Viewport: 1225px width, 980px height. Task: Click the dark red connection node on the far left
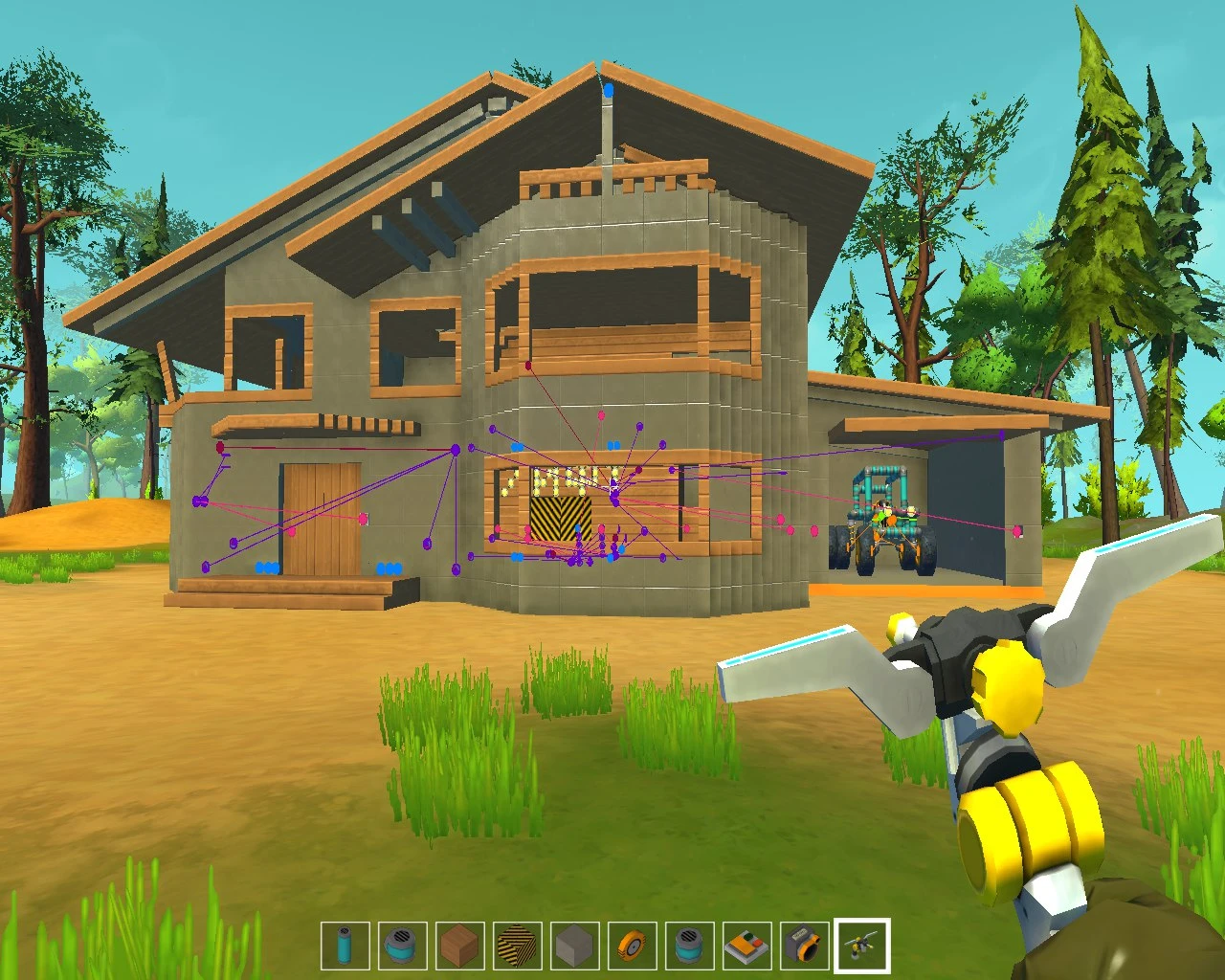click(220, 446)
